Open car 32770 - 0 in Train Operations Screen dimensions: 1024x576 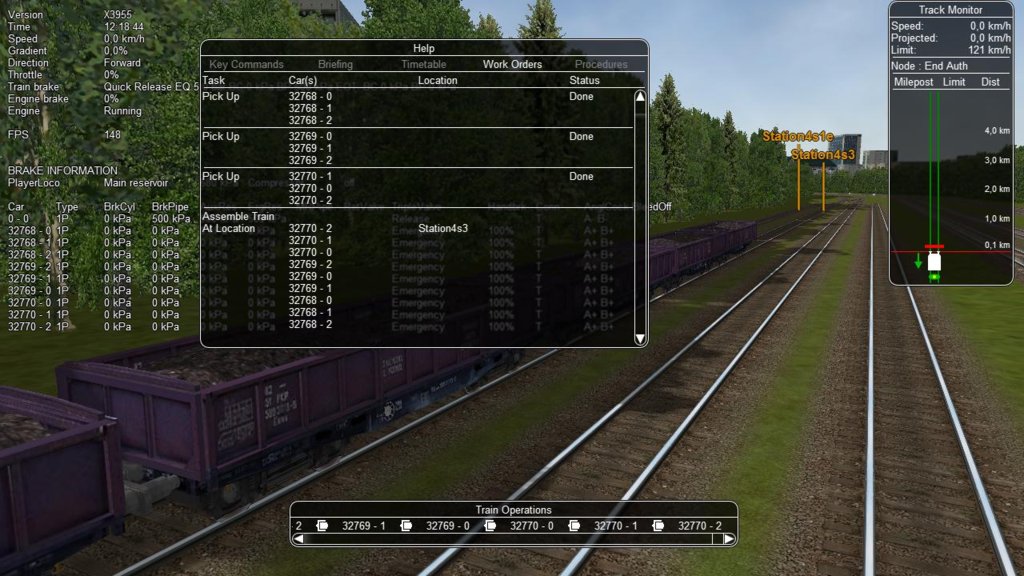coord(532,525)
